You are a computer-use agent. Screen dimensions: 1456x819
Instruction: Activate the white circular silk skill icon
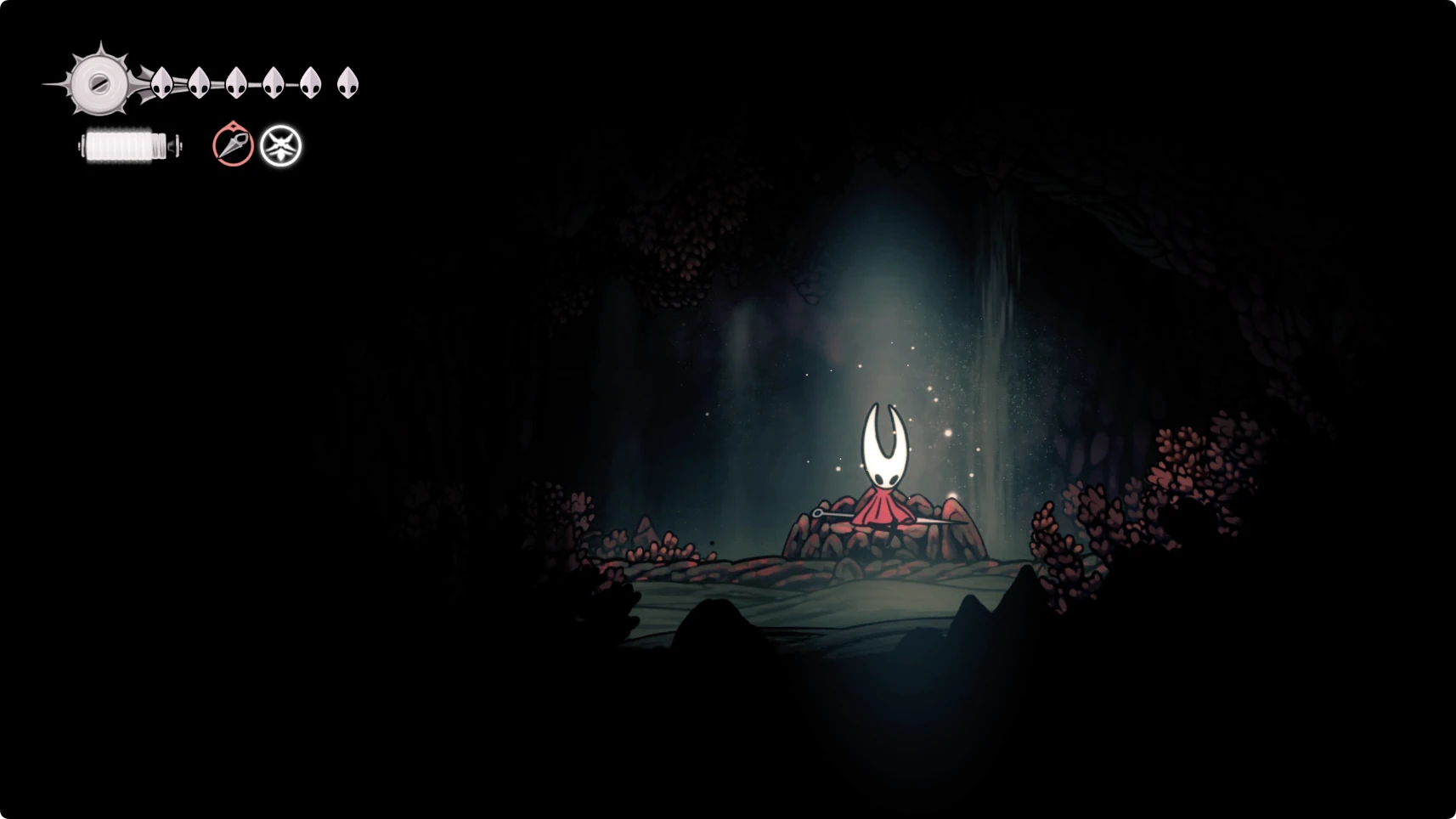(281, 146)
